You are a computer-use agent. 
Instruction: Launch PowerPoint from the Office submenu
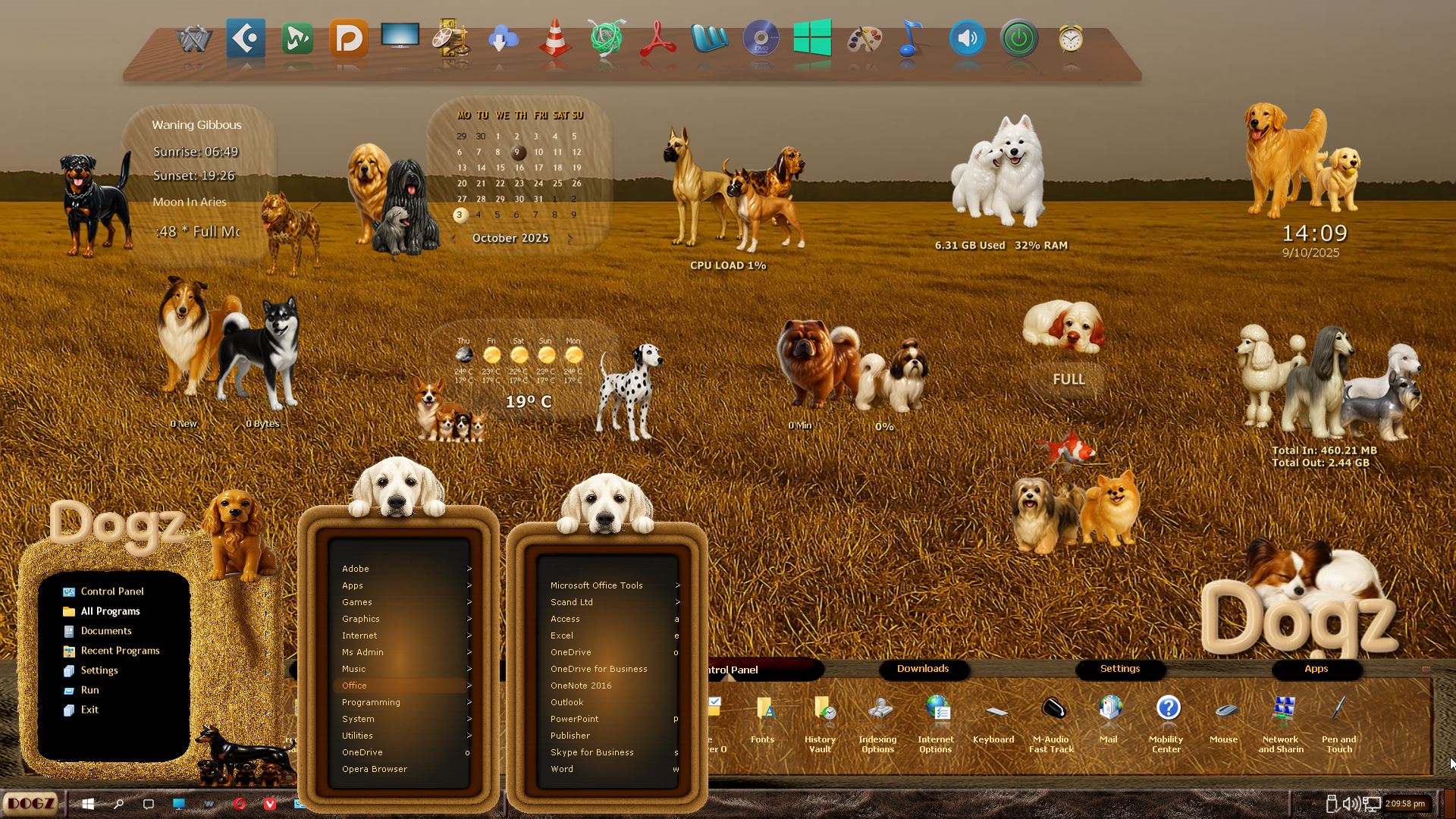(574, 719)
